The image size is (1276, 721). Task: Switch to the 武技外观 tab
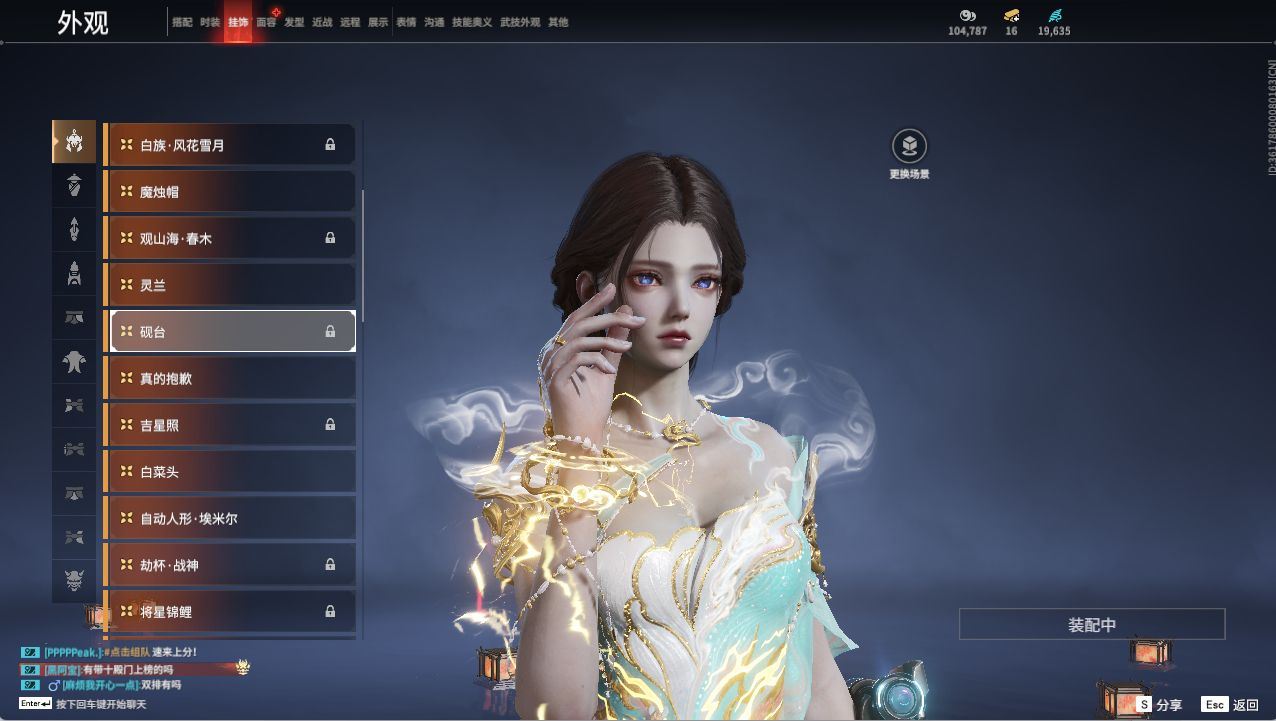(520, 22)
